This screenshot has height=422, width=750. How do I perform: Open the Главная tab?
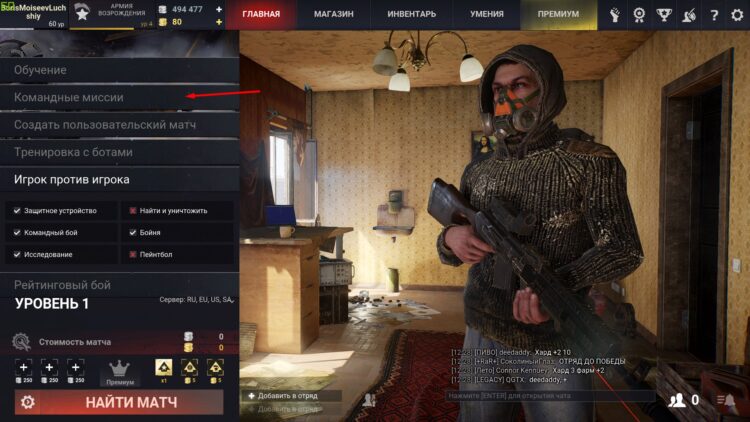268,15
